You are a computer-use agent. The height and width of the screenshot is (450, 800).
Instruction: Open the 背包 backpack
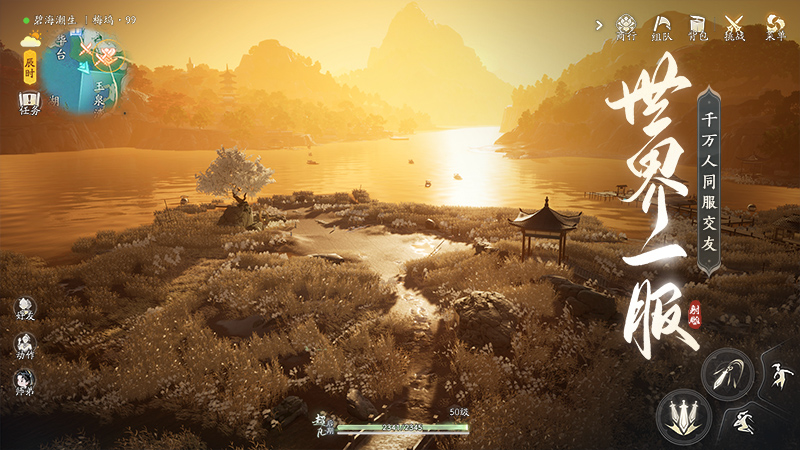coord(698,25)
